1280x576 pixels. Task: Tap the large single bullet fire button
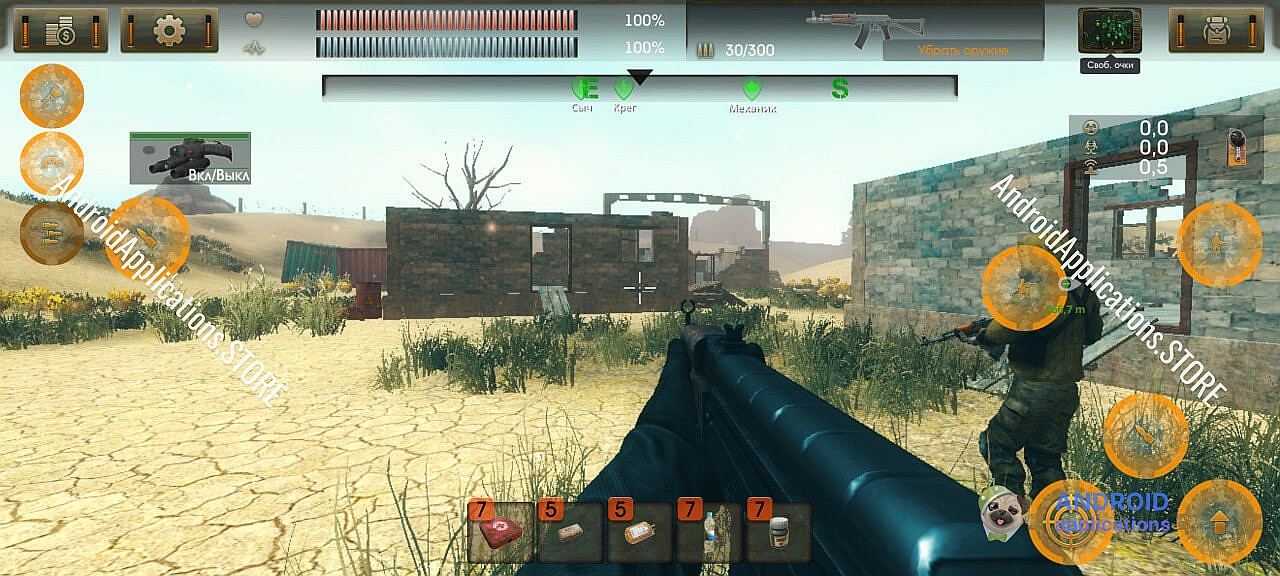(x=147, y=238)
